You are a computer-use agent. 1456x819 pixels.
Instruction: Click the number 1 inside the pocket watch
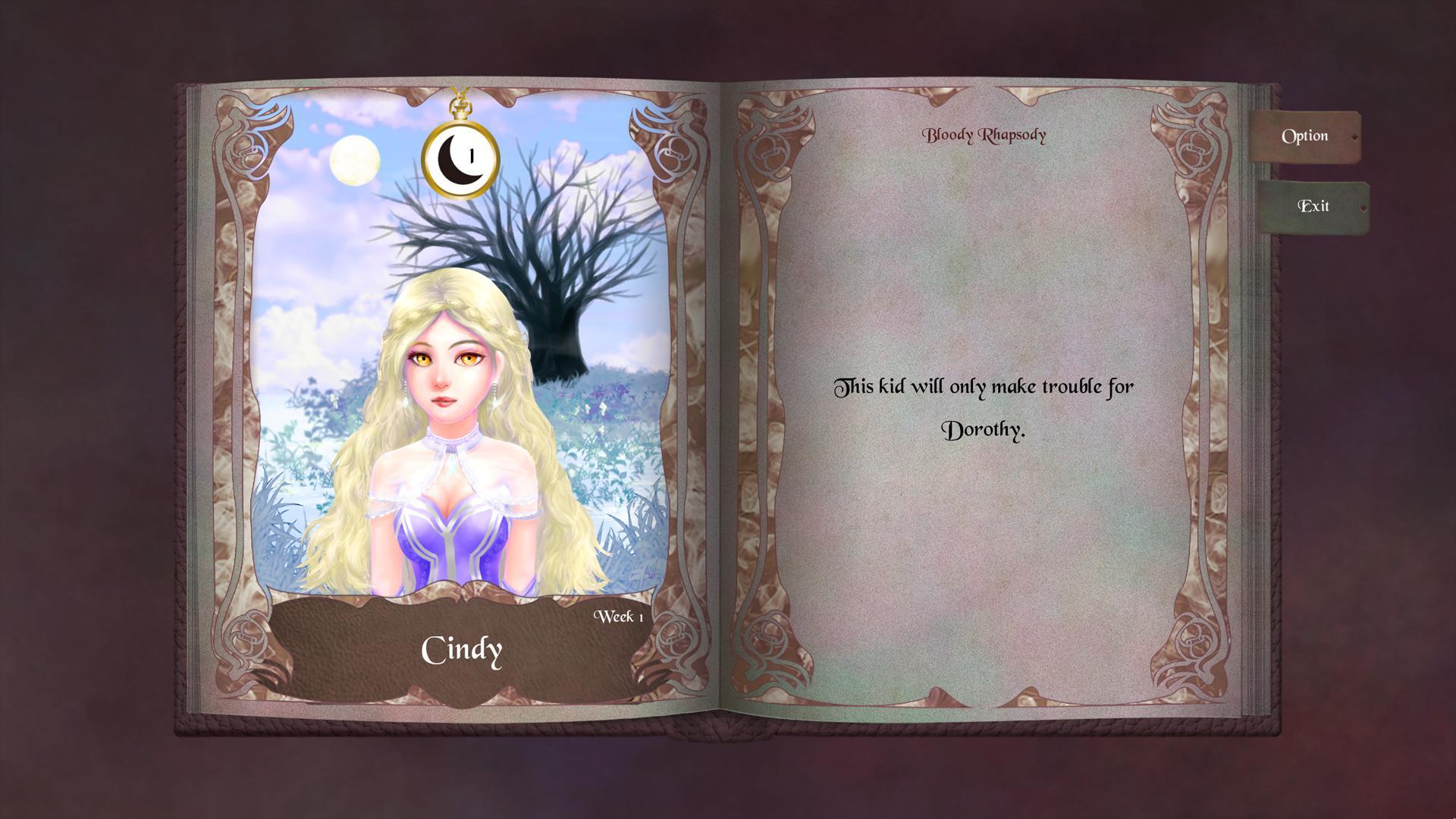(x=470, y=157)
